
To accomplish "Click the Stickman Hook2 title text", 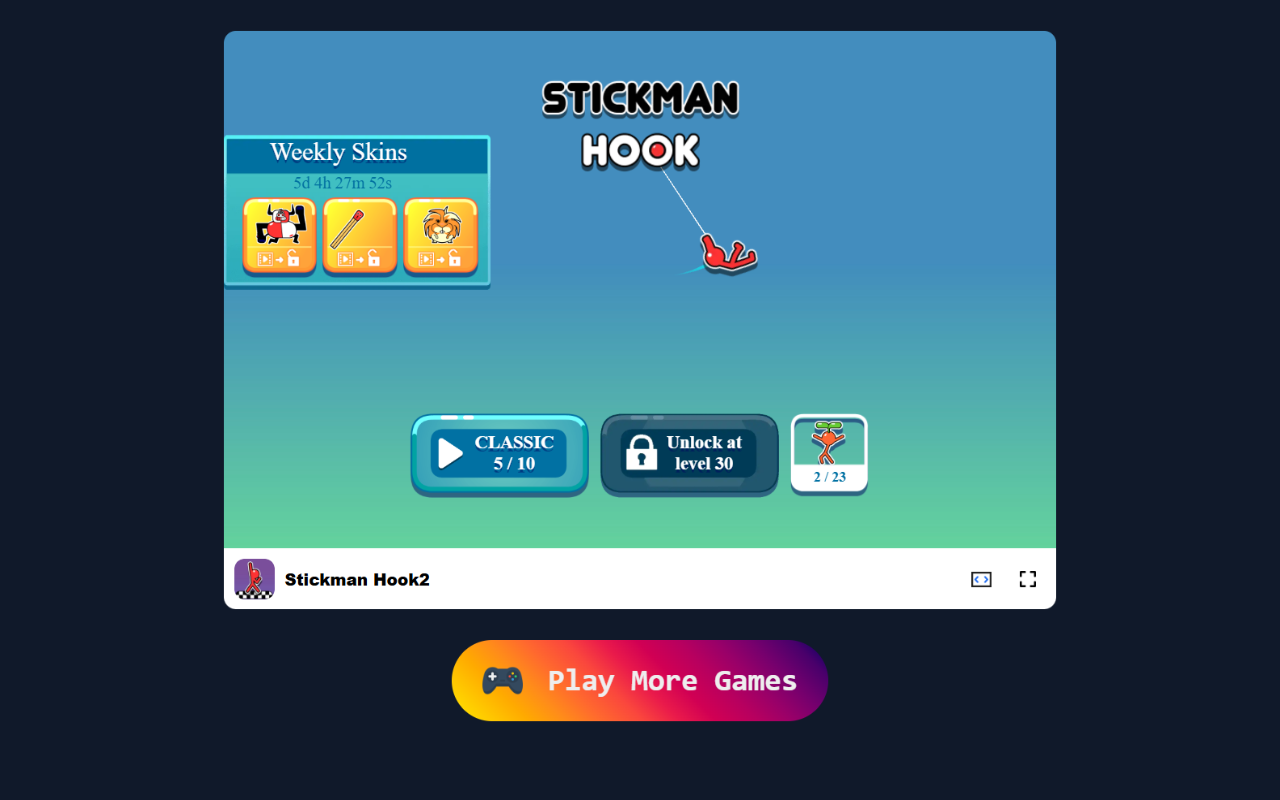I will [x=357, y=579].
